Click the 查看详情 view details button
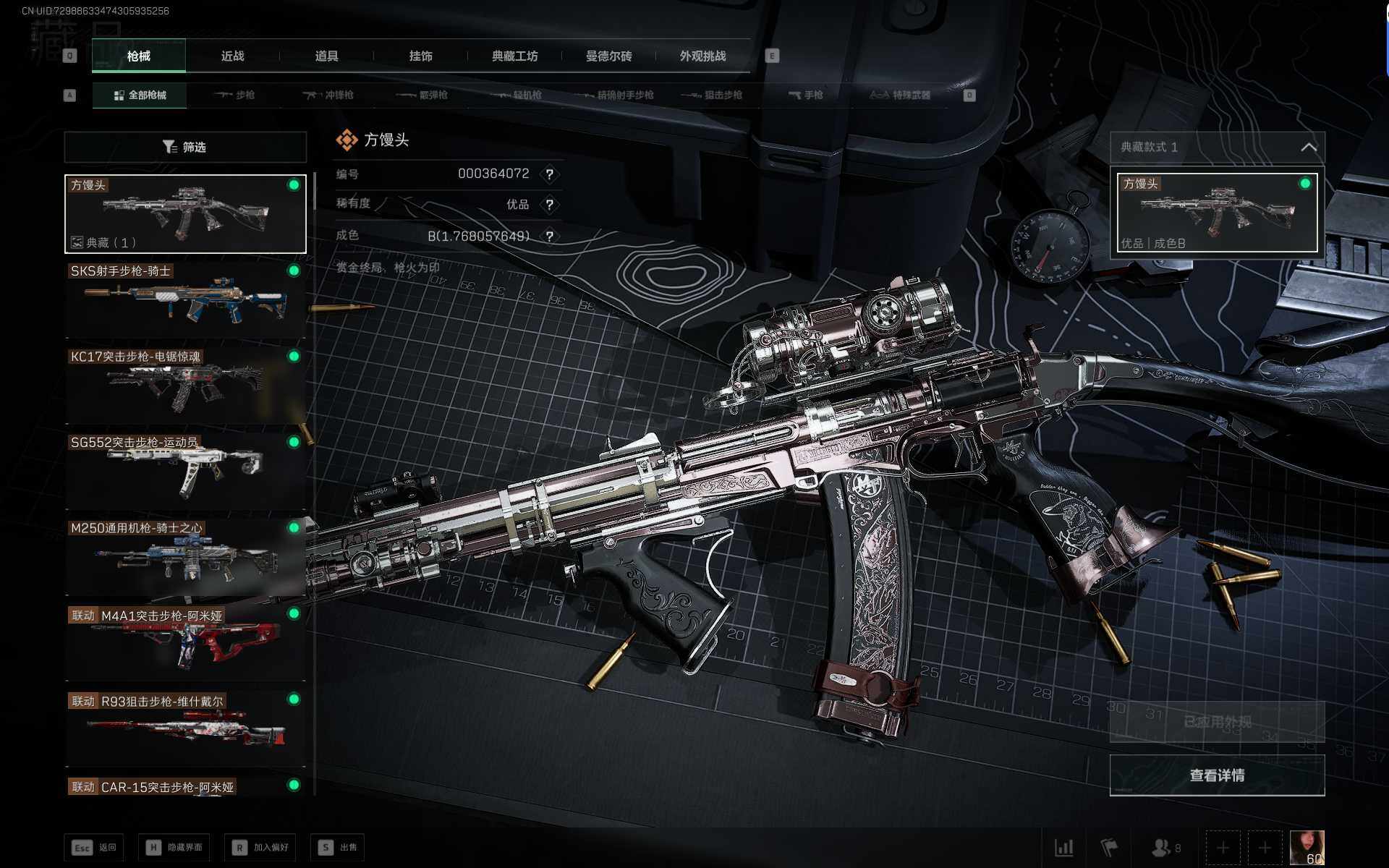Viewport: 1389px width, 868px height. tap(1217, 775)
